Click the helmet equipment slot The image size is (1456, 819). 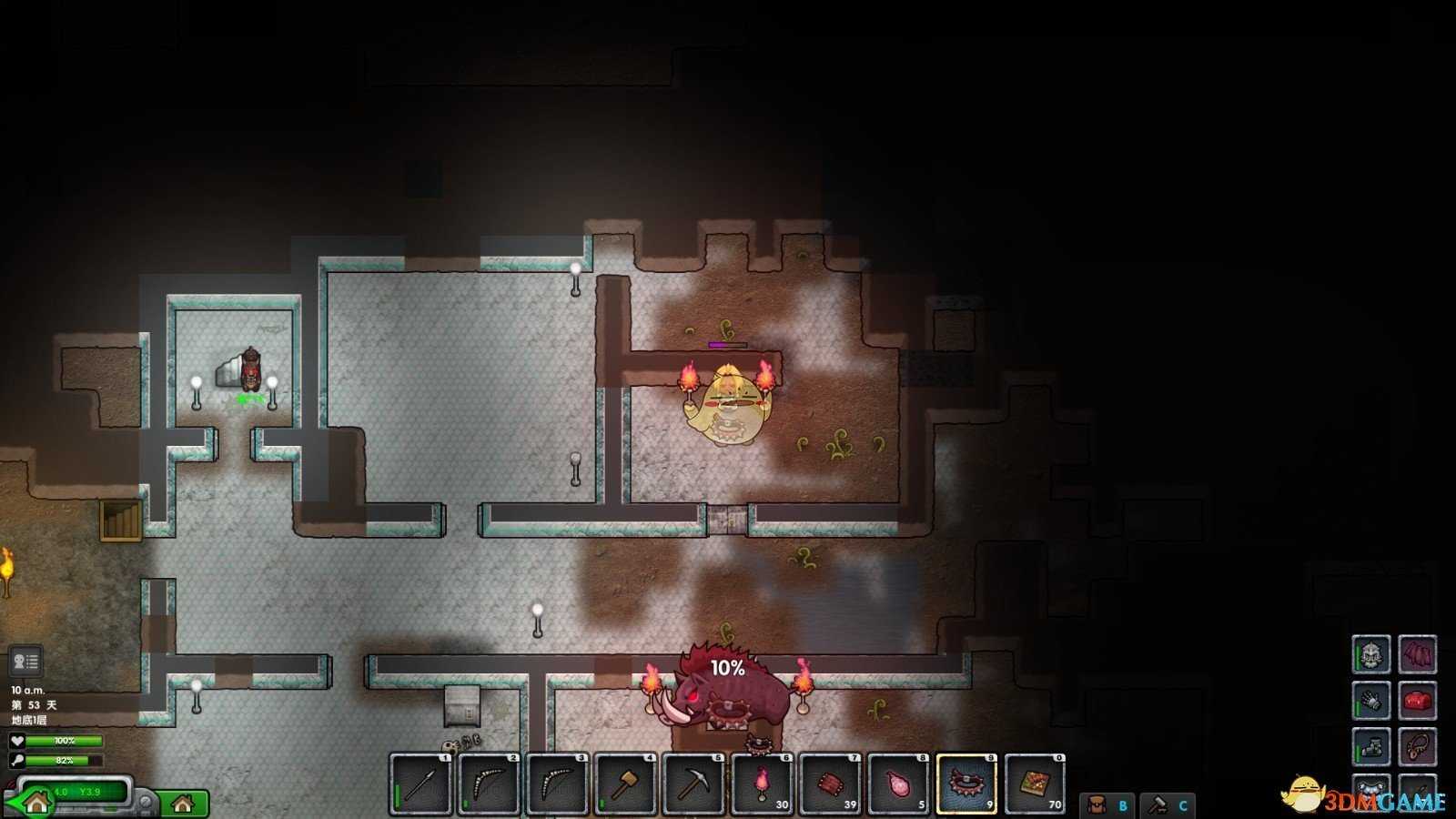[1370, 653]
